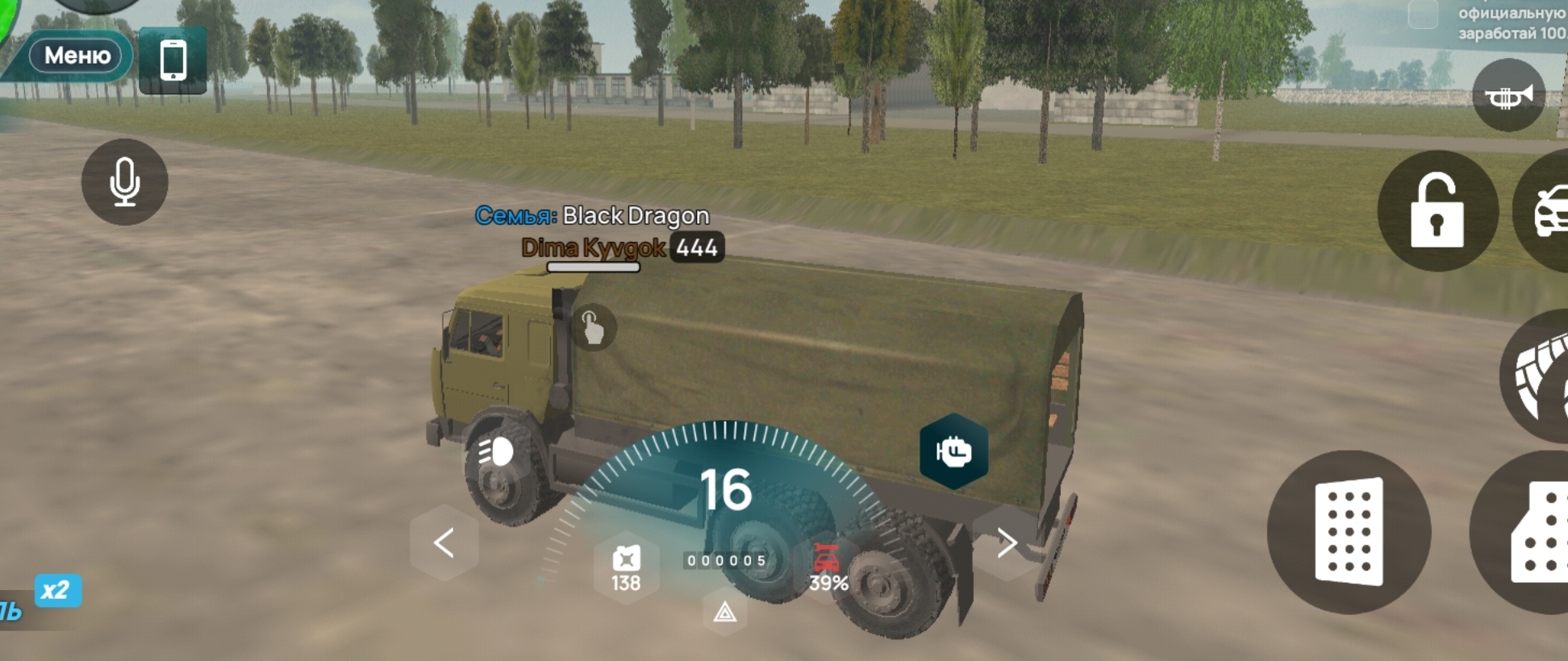
Task: Toggle the microphone voice chat button
Action: pyautogui.click(x=124, y=182)
